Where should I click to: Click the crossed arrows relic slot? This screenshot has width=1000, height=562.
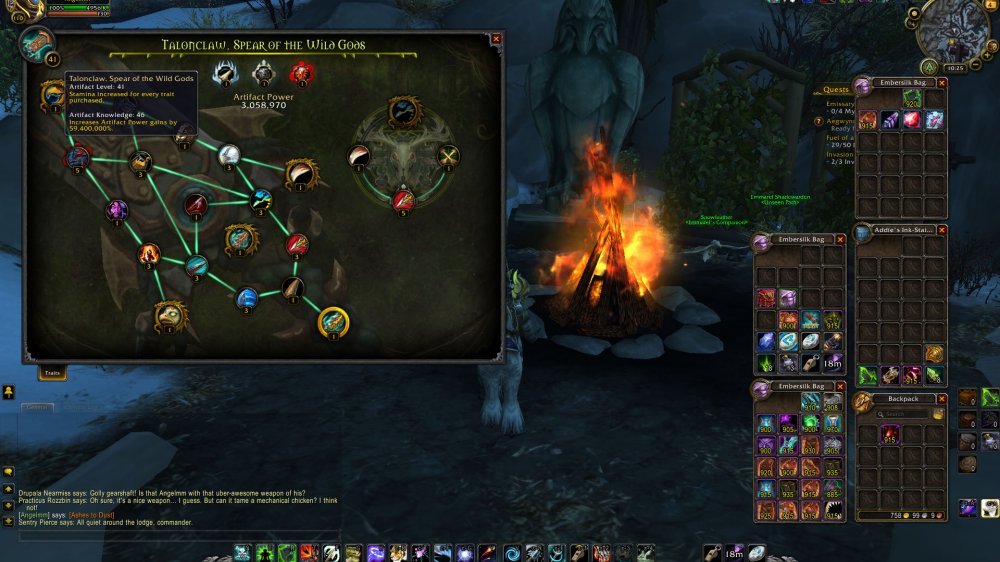point(449,155)
